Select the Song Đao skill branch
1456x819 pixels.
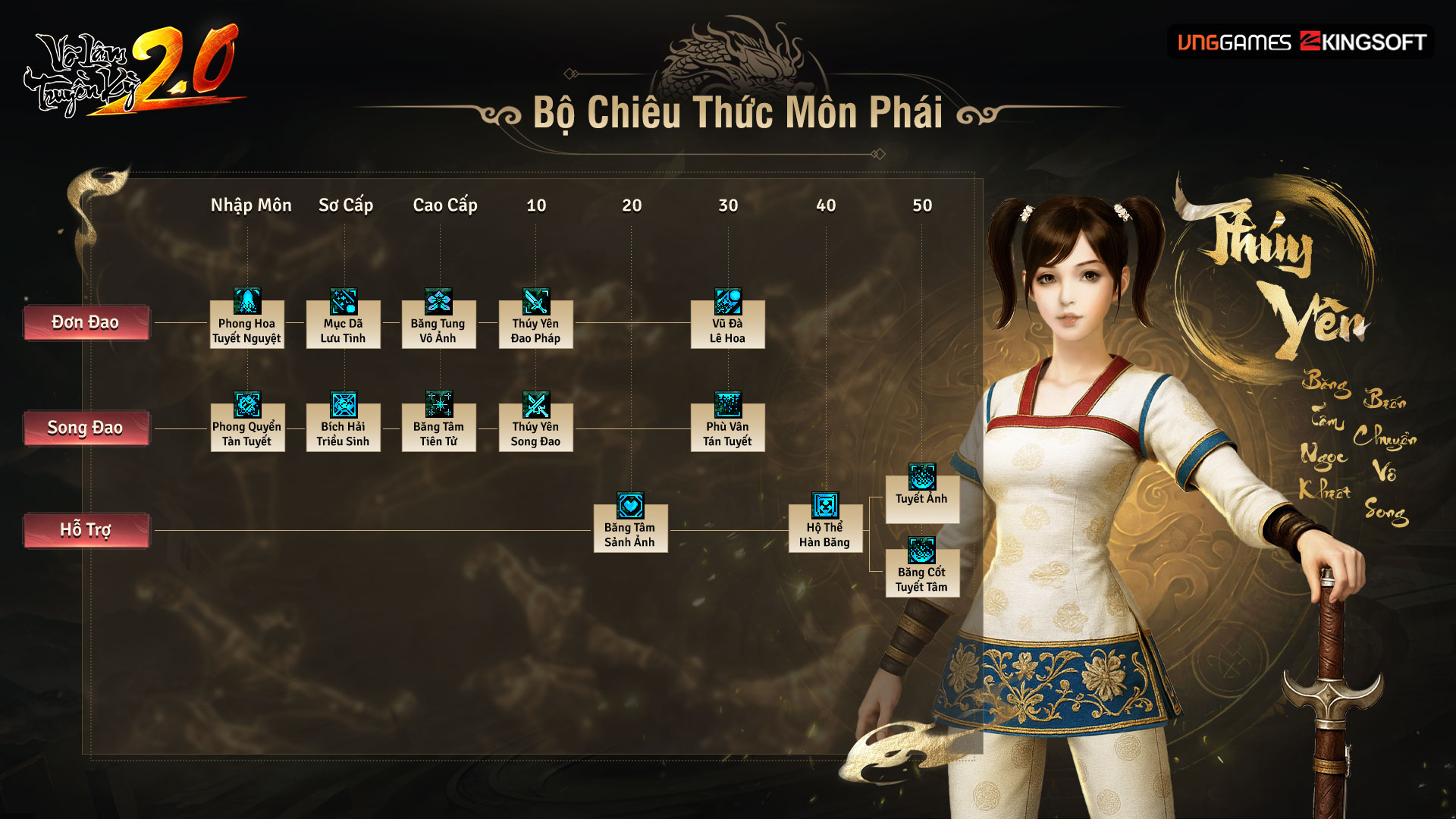(x=86, y=428)
